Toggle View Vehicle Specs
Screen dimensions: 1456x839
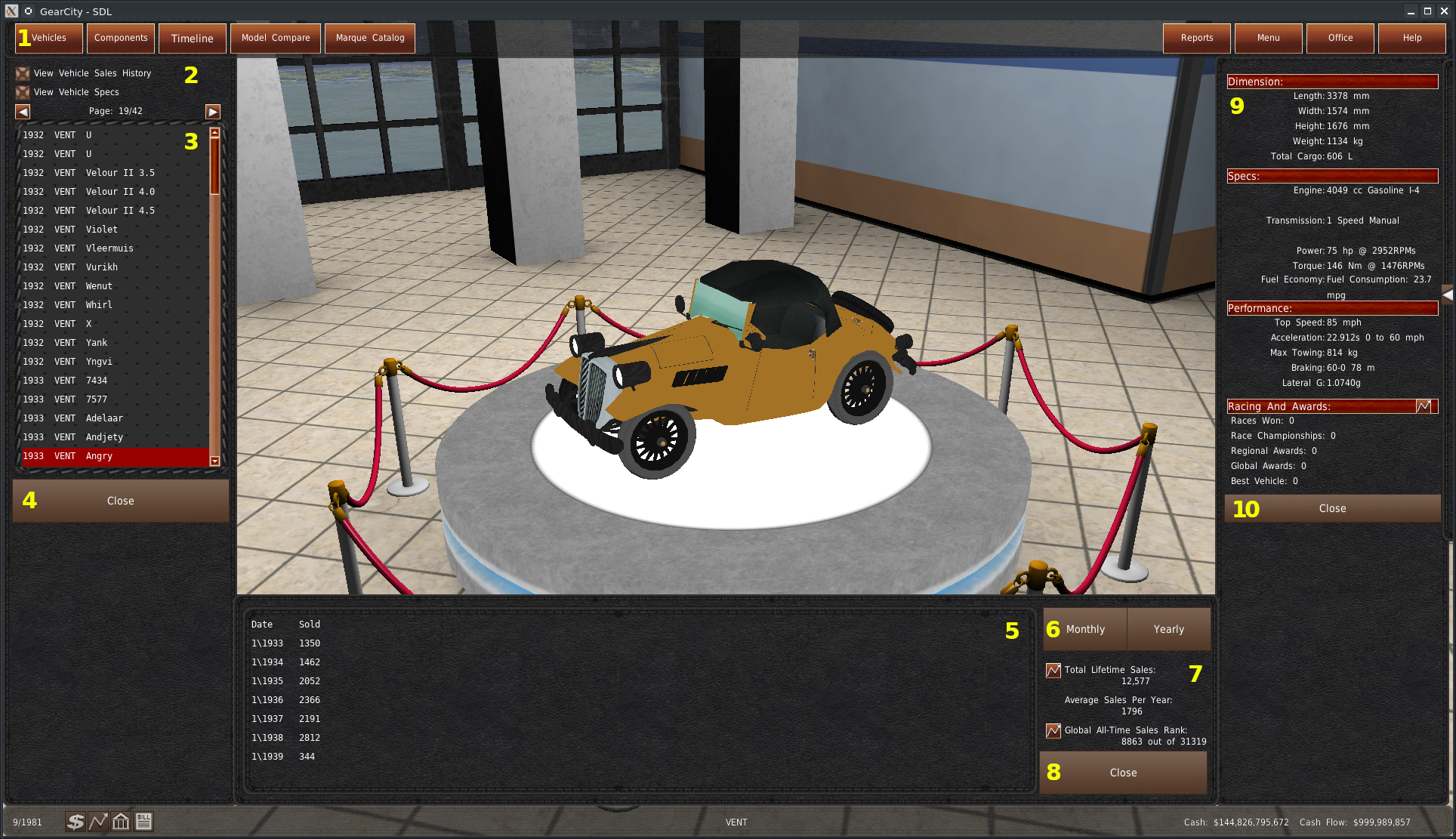23,92
